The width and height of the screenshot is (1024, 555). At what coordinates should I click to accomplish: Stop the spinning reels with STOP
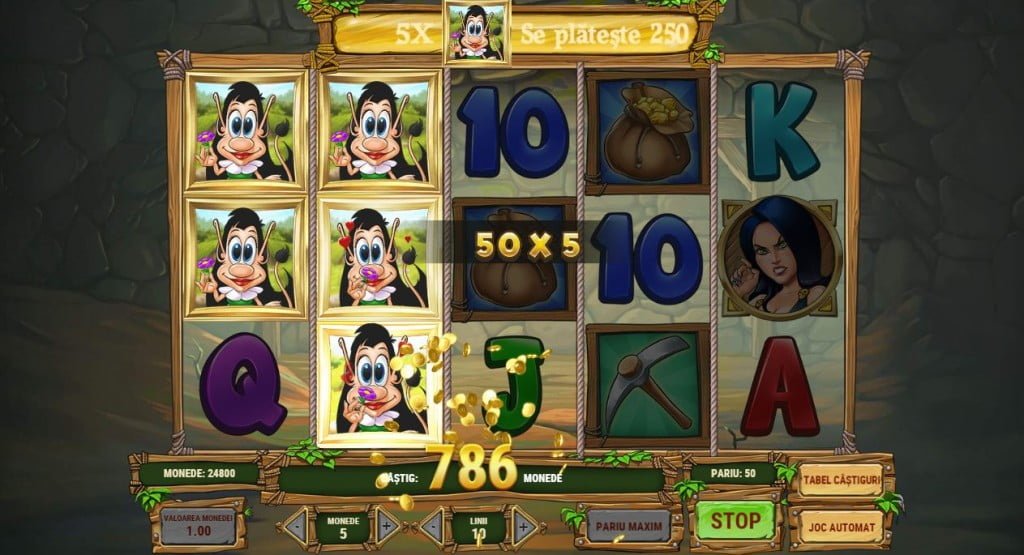735,521
